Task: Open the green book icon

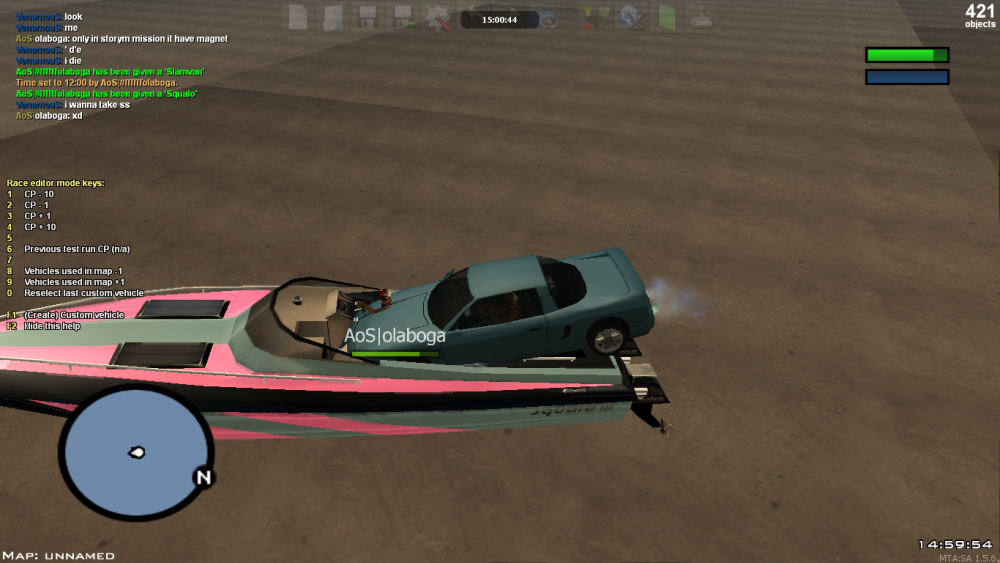Action: coord(666,16)
